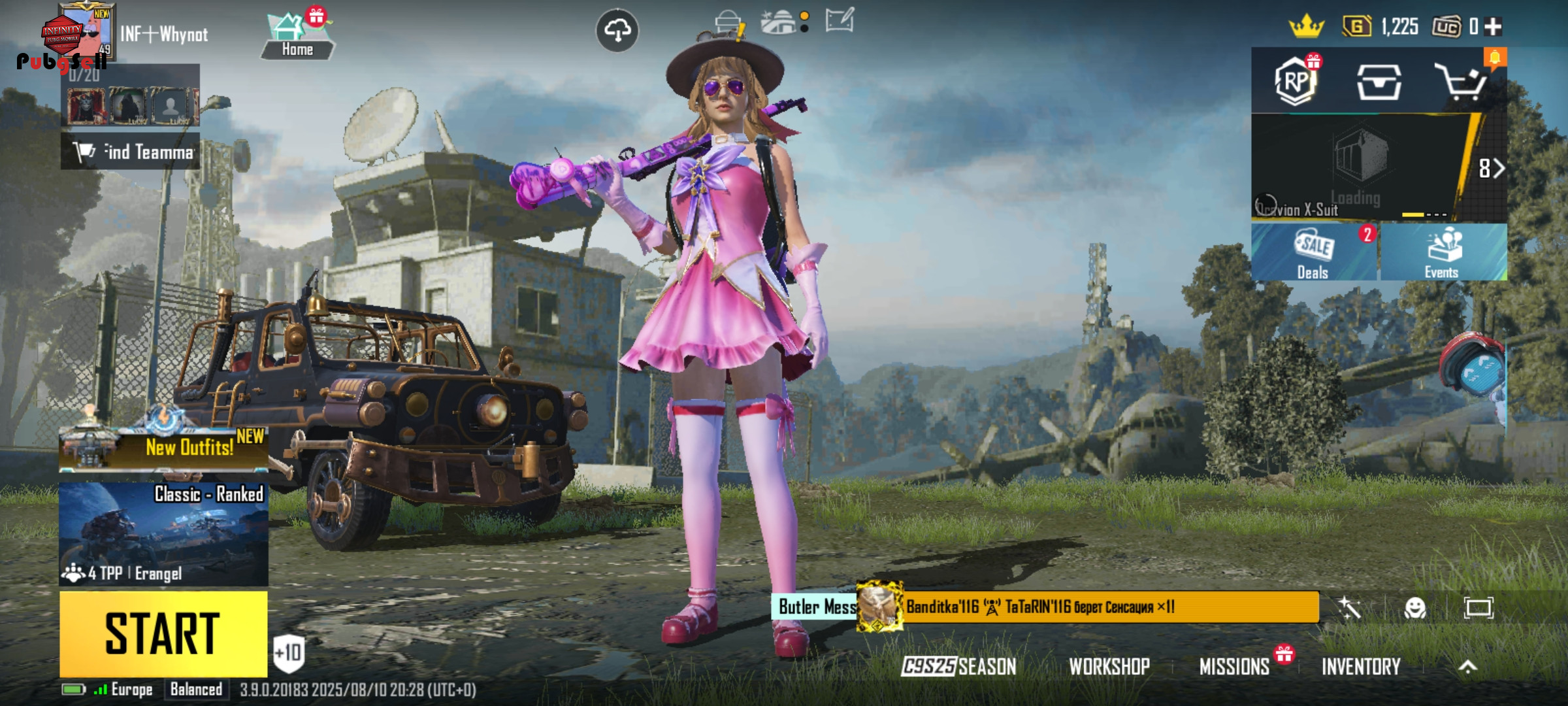Go to the Home button

coord(297,36)
